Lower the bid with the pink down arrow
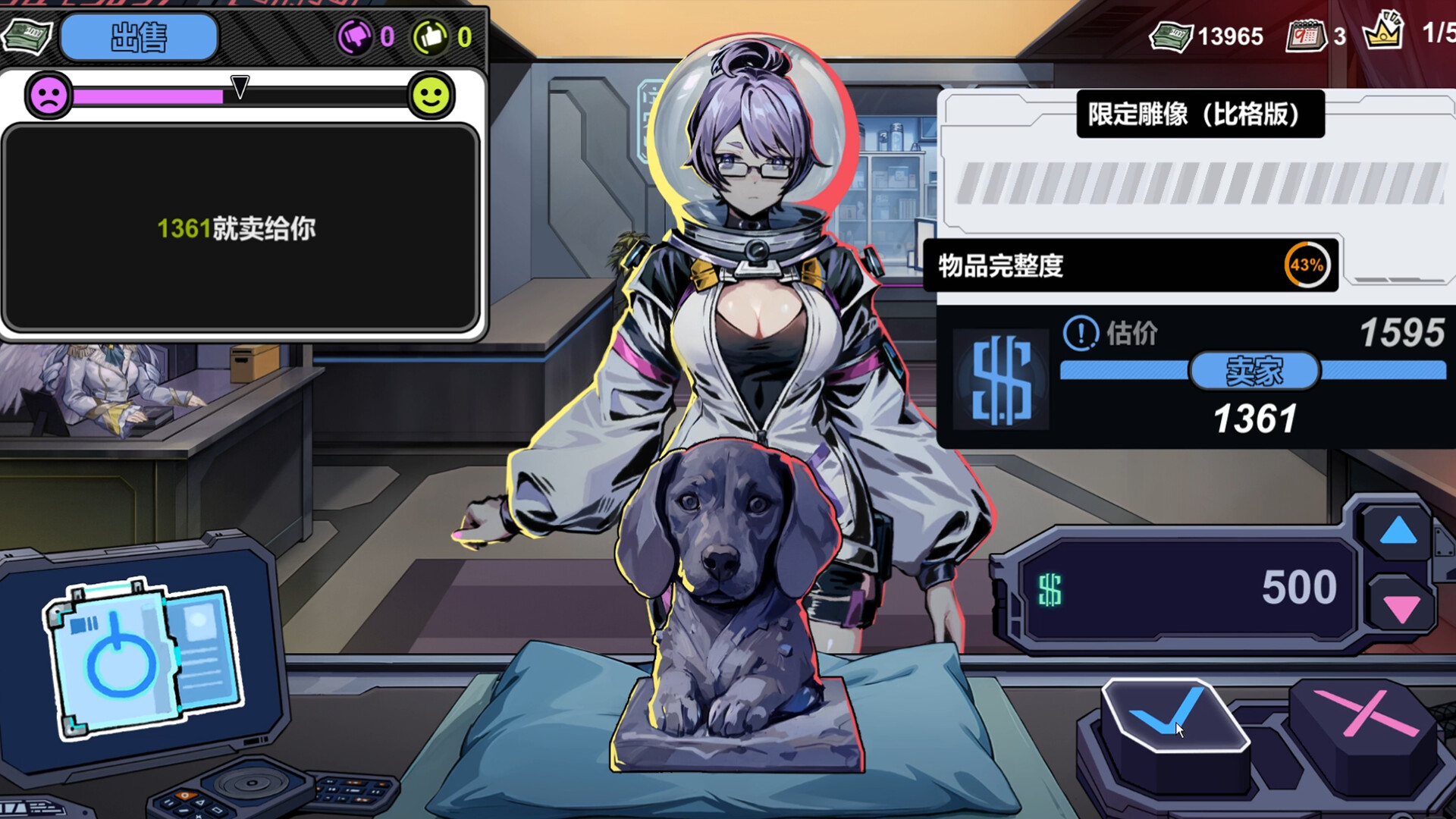Screen dimensions: 1456x819 click(1401, 608)
